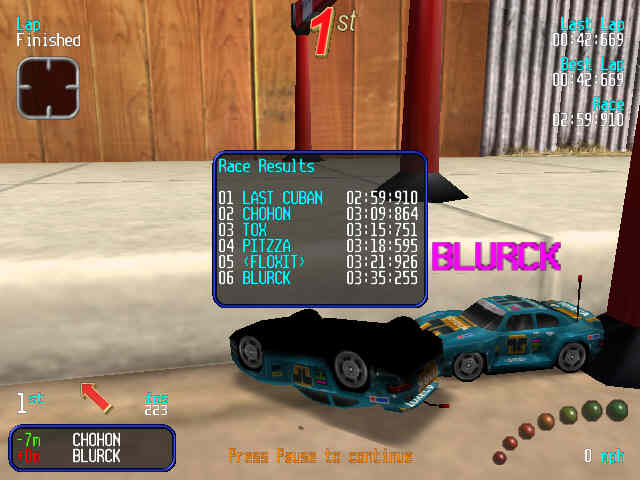
Task: Select the (FLOXIT) fifth place result row
Action: click(319, 262)
